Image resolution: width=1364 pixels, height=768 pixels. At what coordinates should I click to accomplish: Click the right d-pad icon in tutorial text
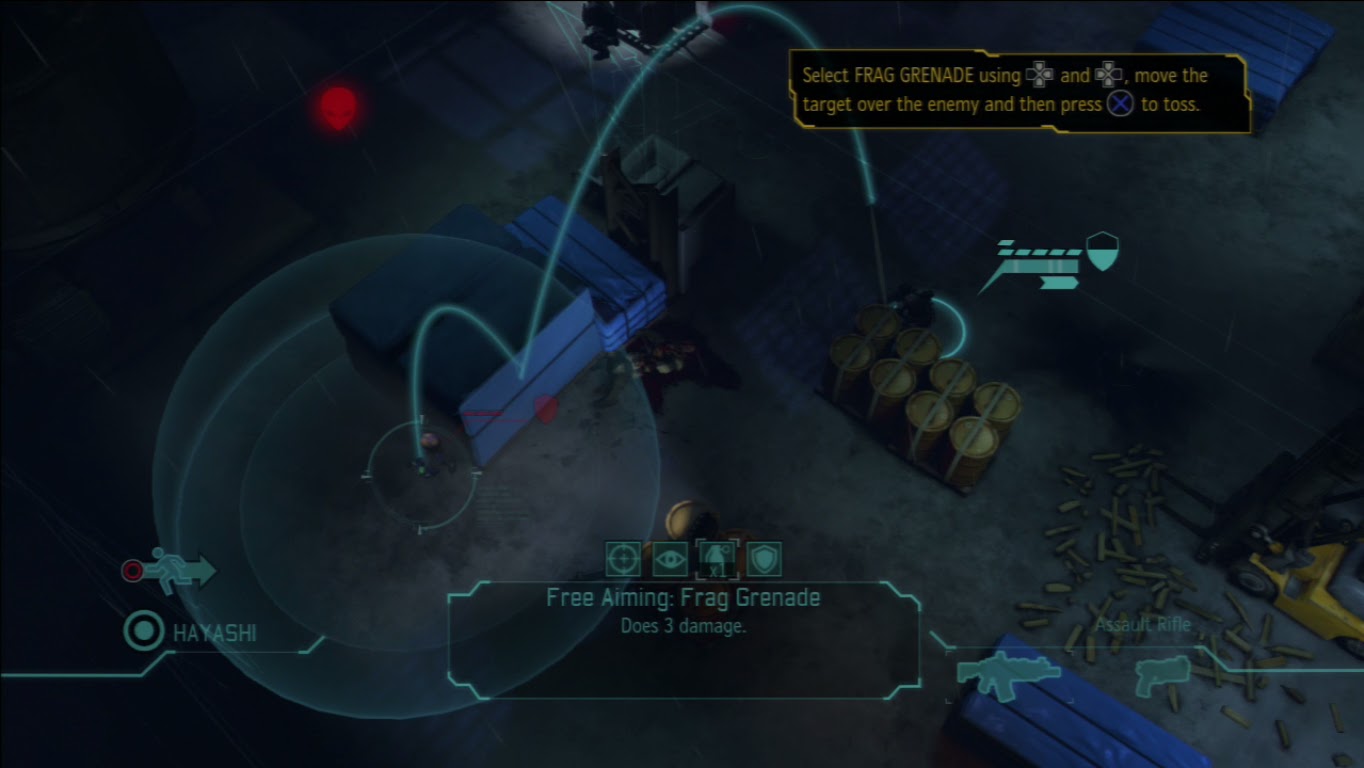1110,75
